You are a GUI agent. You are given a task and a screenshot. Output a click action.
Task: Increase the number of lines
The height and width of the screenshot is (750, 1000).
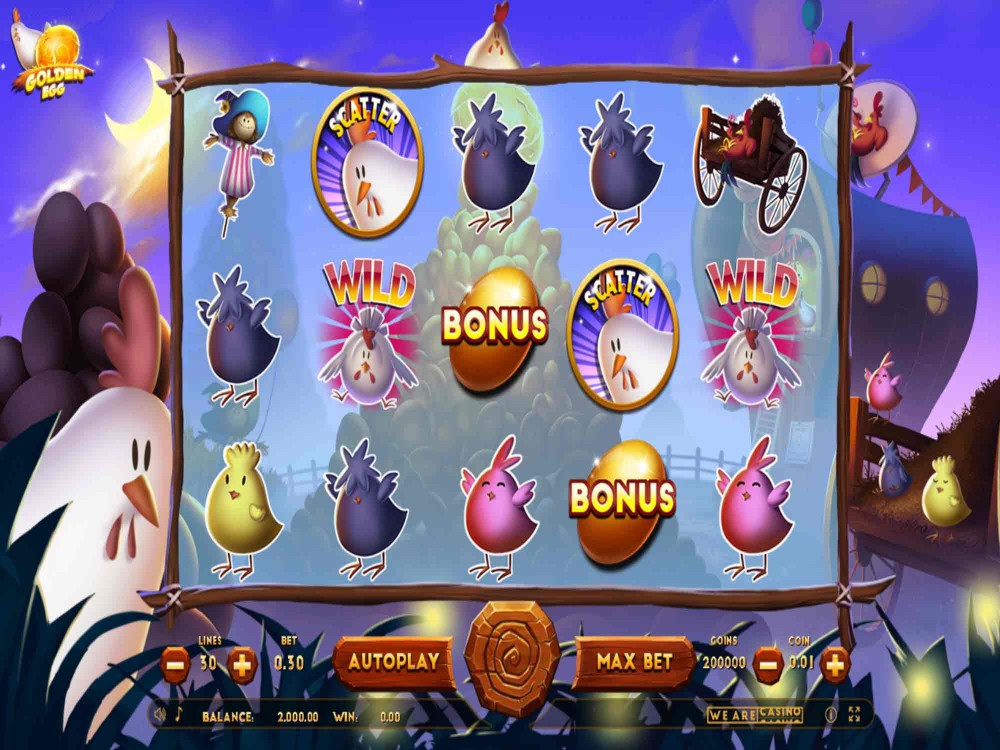[x=243, y=664]
